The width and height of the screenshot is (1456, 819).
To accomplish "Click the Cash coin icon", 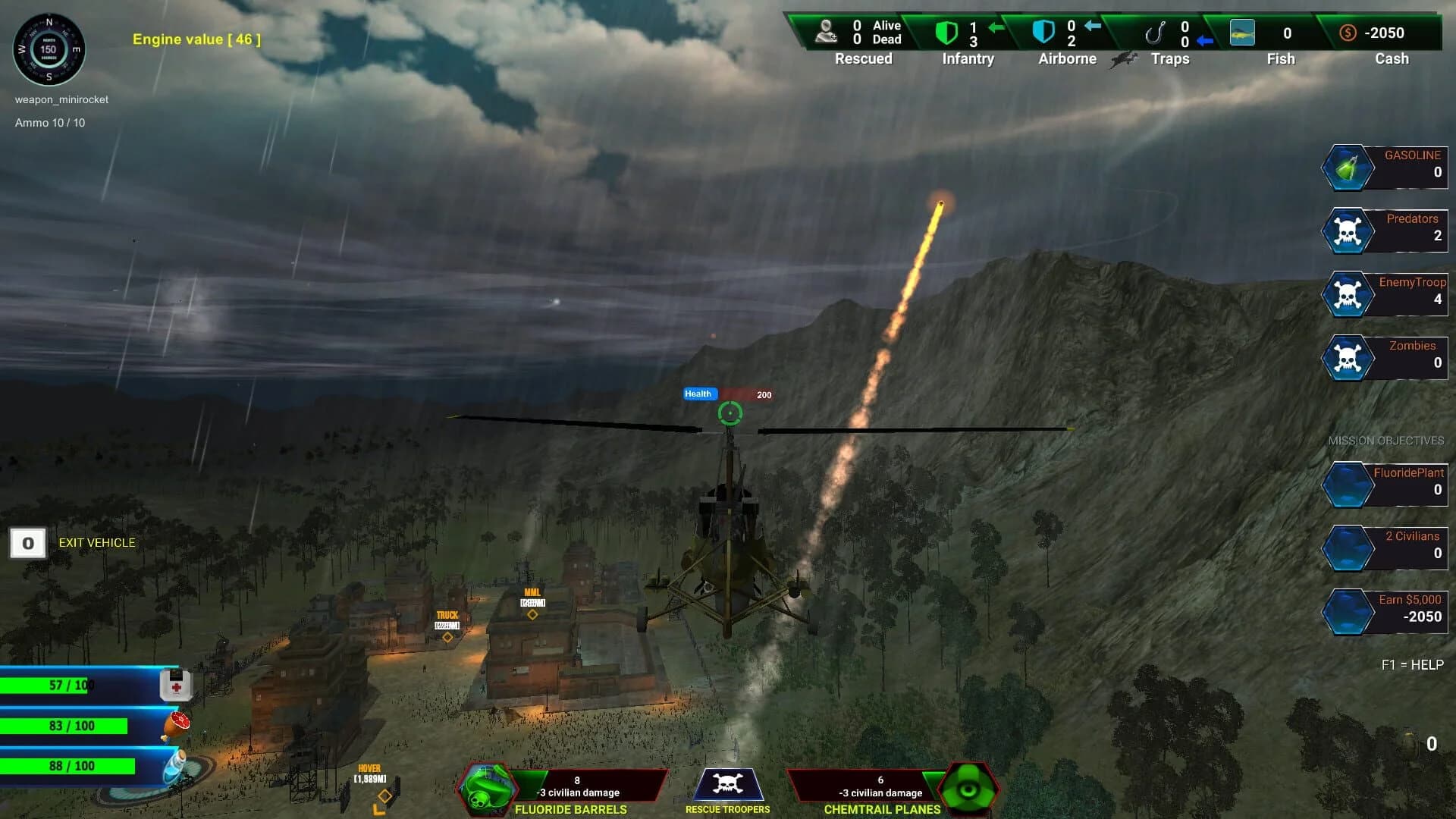I will tap(1348, 33).
